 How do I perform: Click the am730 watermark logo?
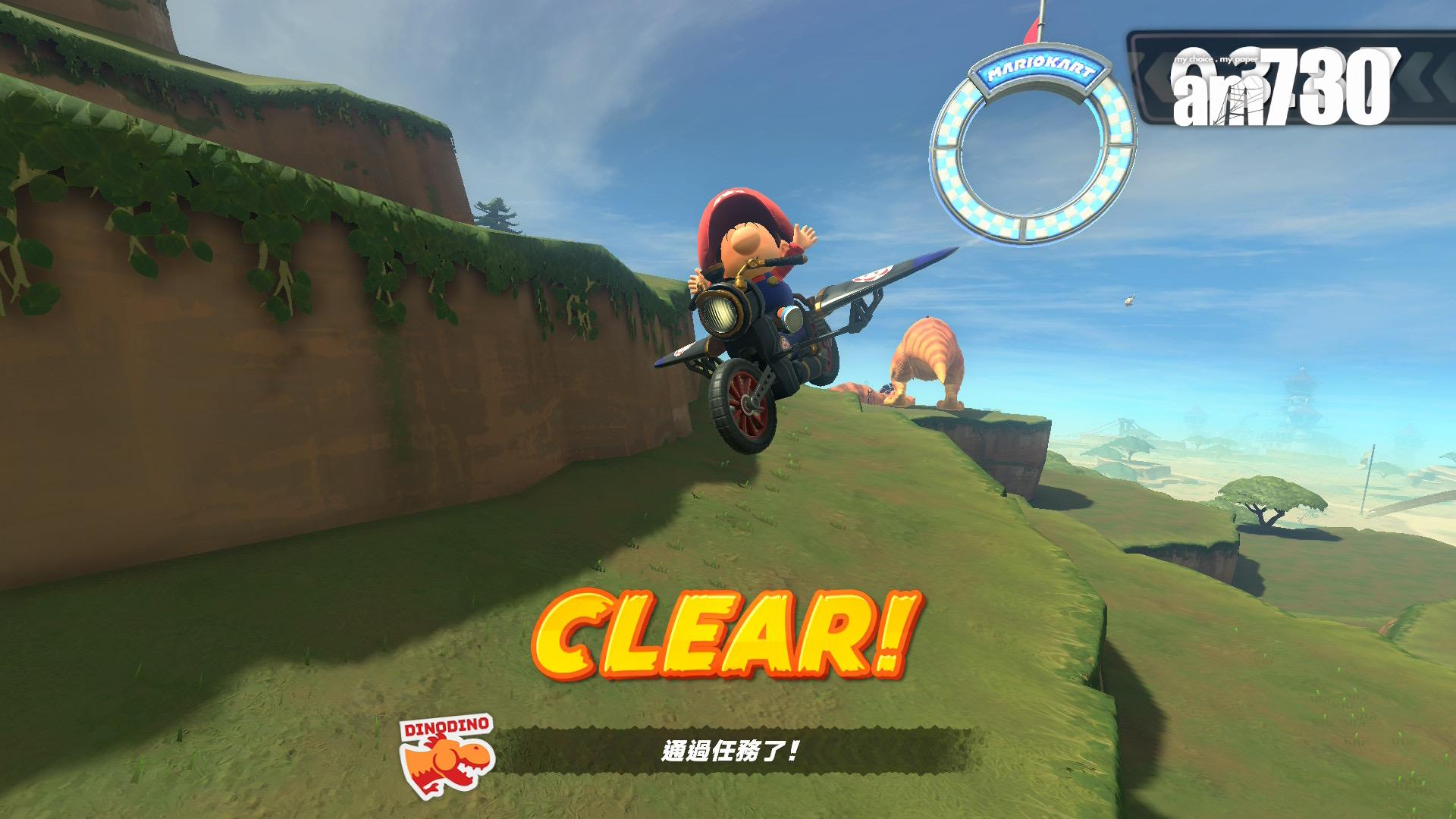pos(1282,88)
